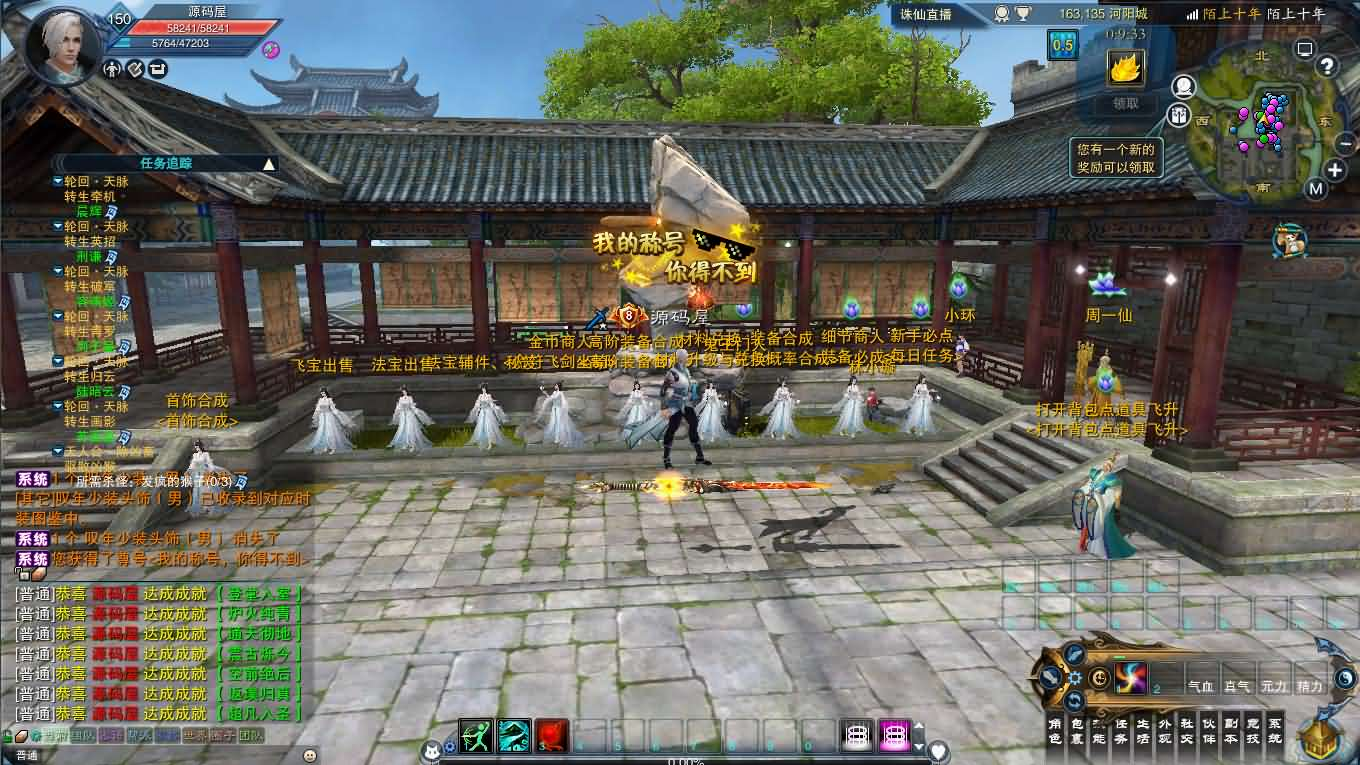
Task: Click the yin-yang icon by the skill bar
Action: click(1345, 678)
